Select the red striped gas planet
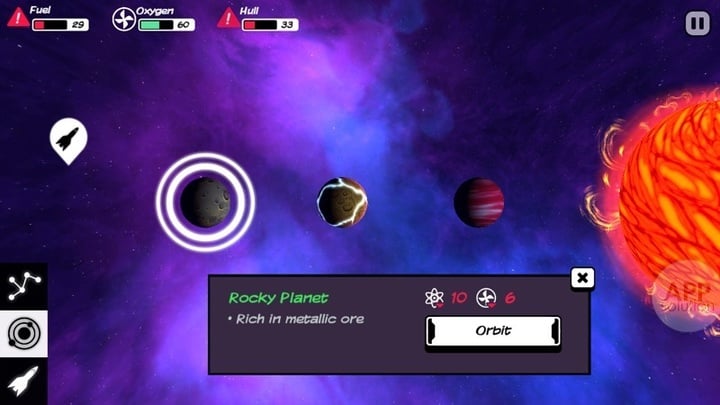The width and height of the screenshot is (720, 405). coord(478,202)
